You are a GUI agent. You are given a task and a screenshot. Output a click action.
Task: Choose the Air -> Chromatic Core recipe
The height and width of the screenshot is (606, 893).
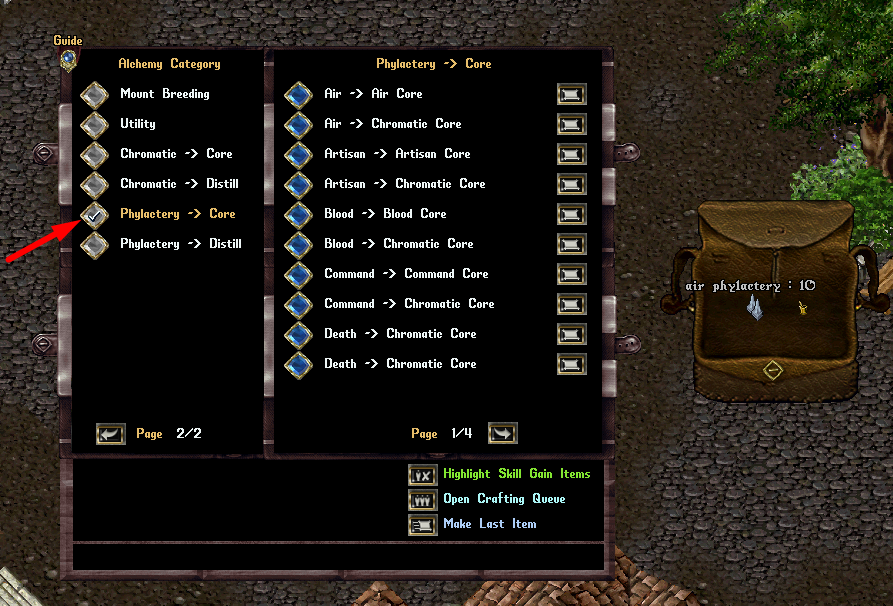click(298, 124)
